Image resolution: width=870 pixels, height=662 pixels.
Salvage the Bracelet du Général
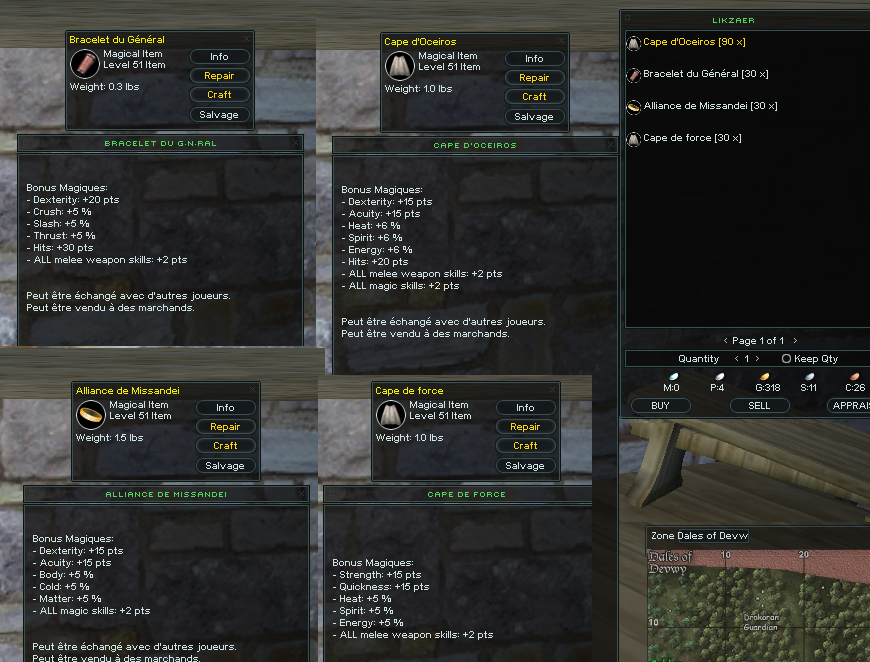219,114
